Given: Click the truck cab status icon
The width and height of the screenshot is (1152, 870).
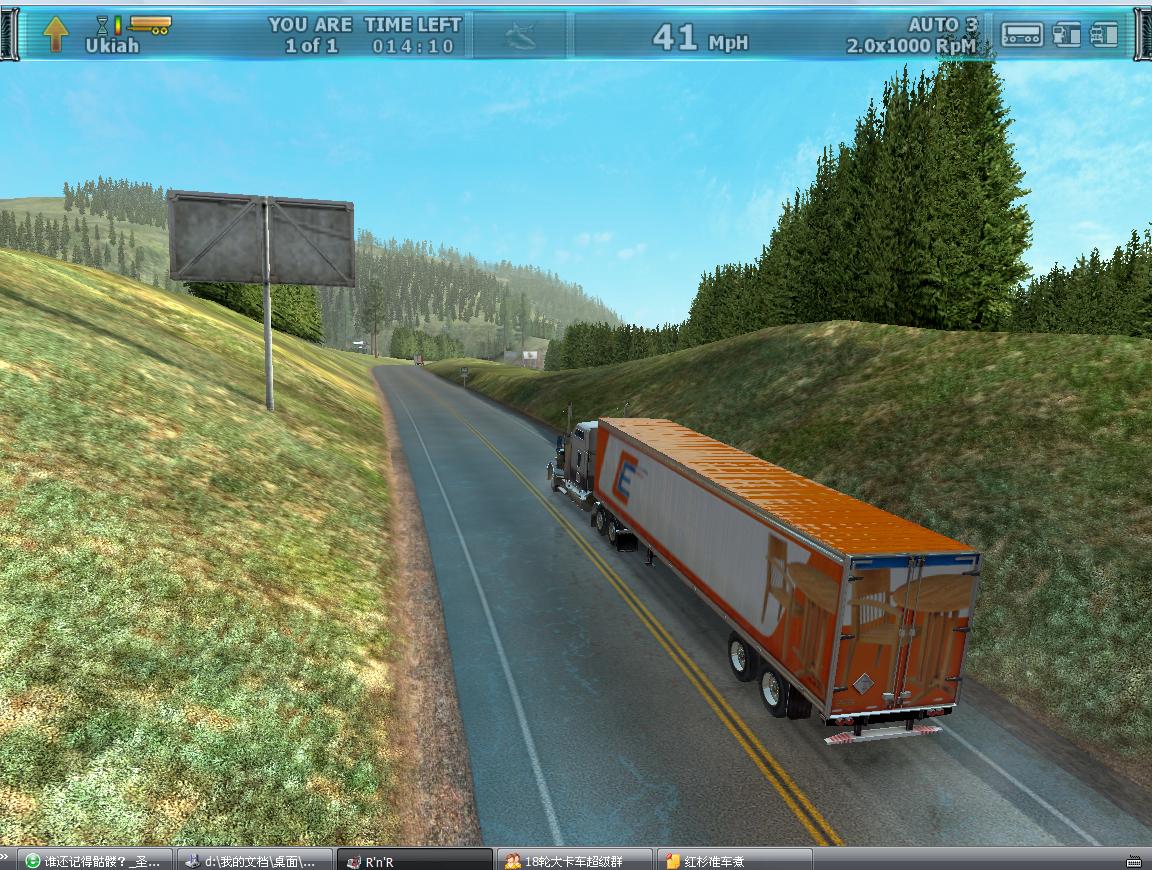Looking at the screenshot, I should 1067,35.
